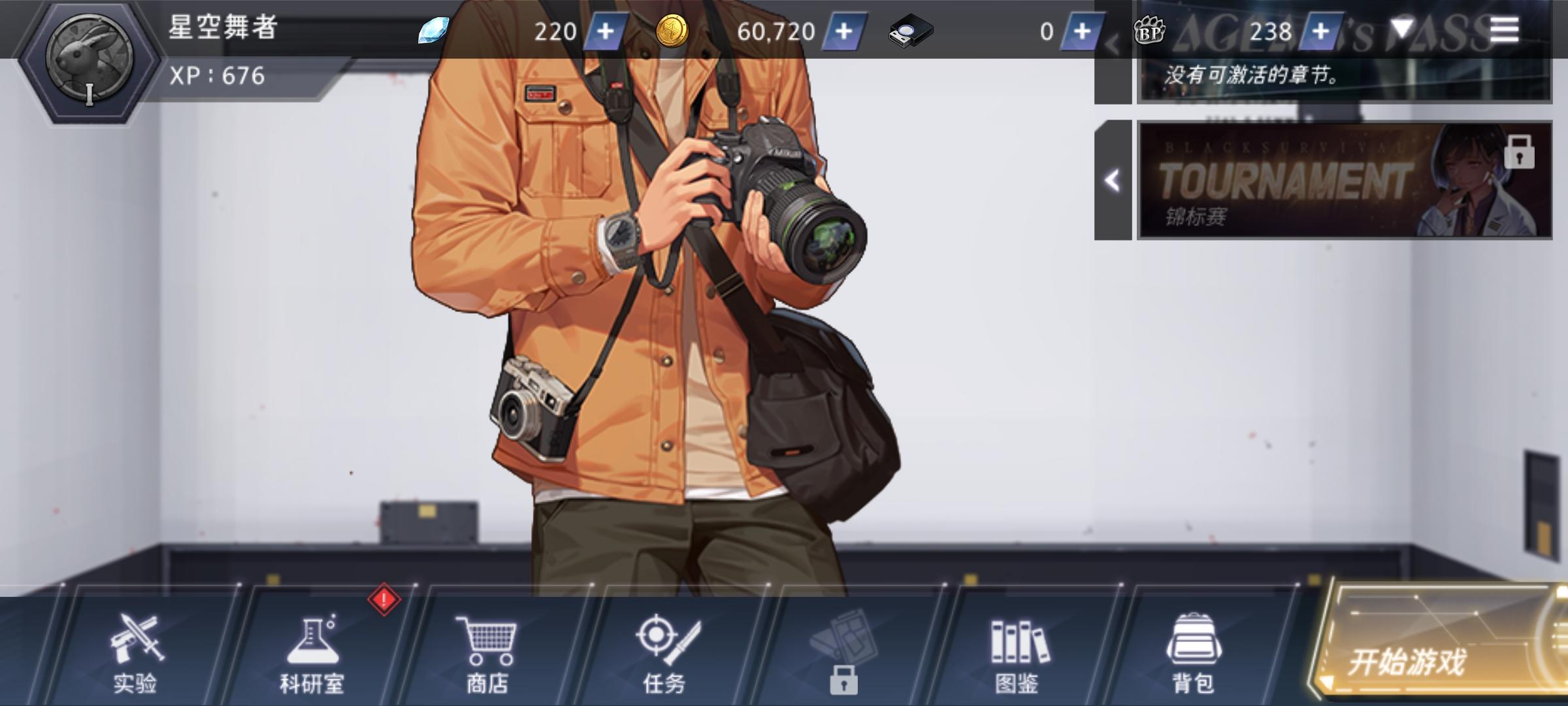
Task: Click the plus button next to 60,720 gold
Action: click(x=846, y=31)
